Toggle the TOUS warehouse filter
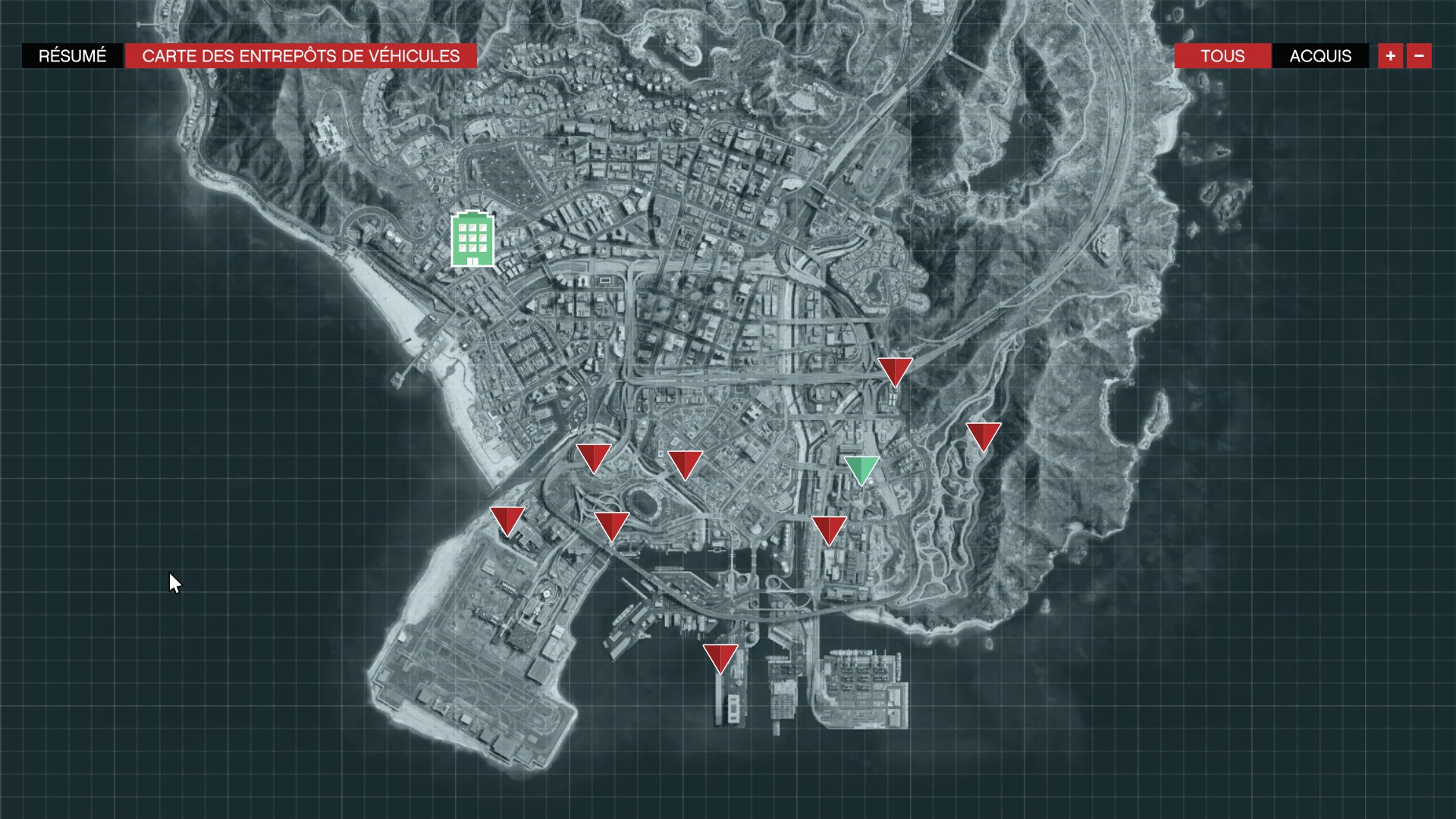Screen dimensions: 1456x819 1222,56
